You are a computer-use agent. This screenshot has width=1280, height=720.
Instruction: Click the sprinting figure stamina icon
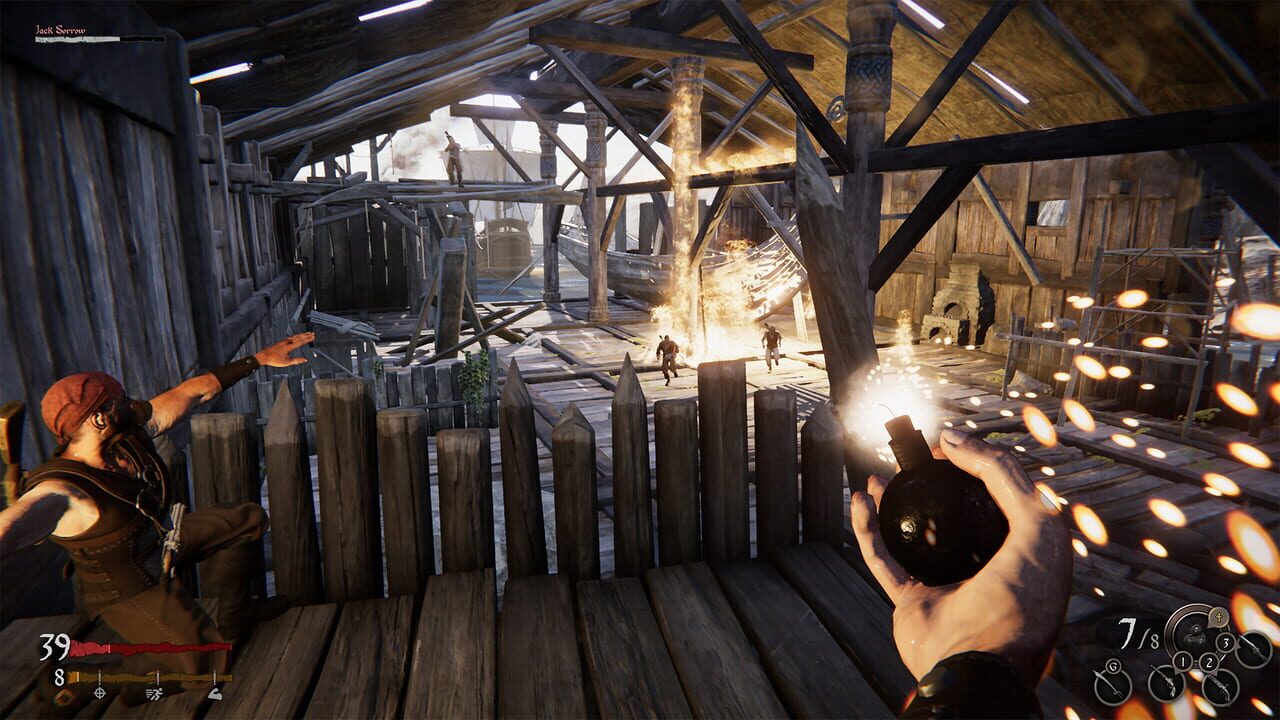[x=153, y=694]
